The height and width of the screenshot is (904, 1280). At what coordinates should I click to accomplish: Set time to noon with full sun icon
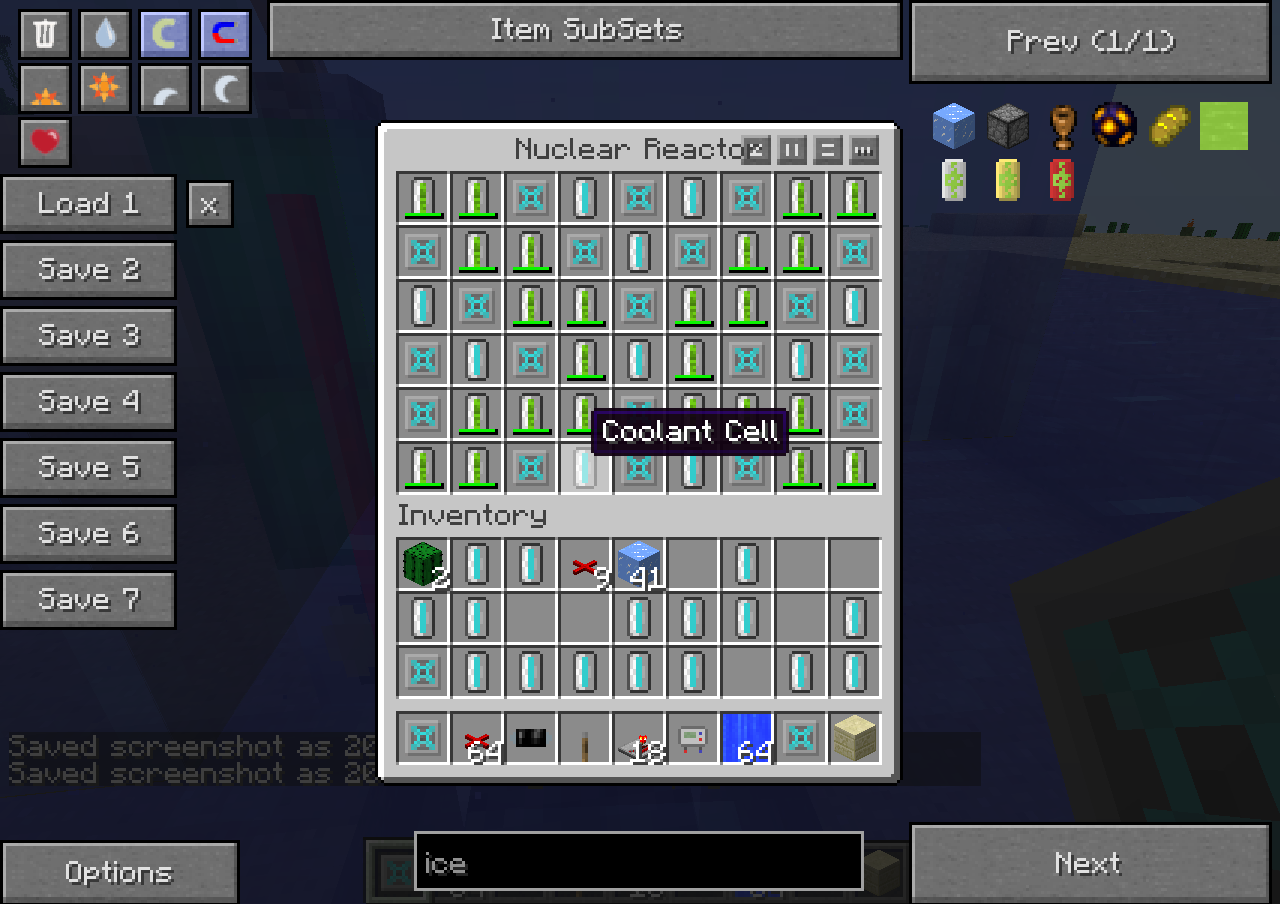coord(104,89)
